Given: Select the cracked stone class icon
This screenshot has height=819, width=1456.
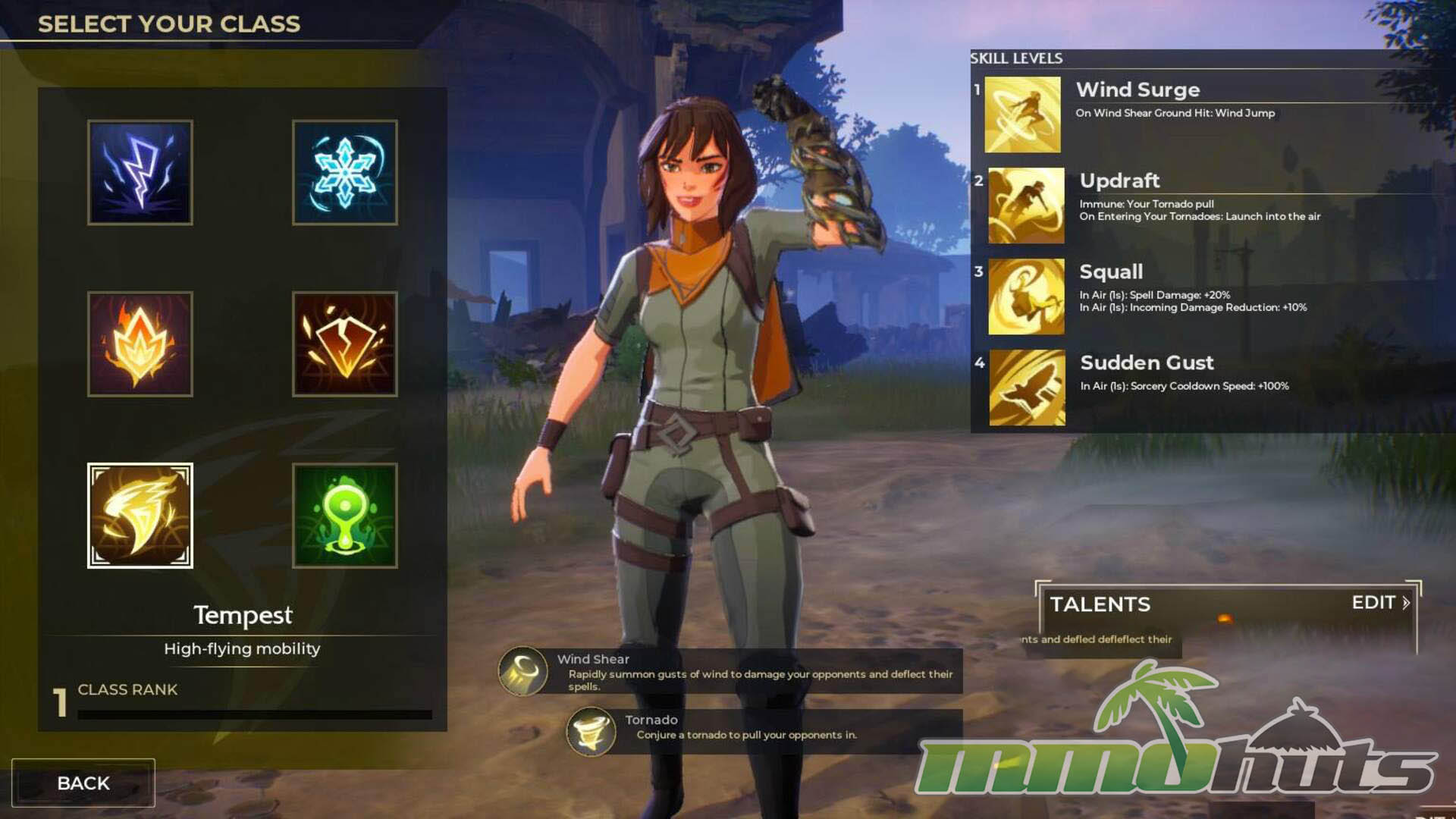Looking at the screenshot, I should point(345,344).
